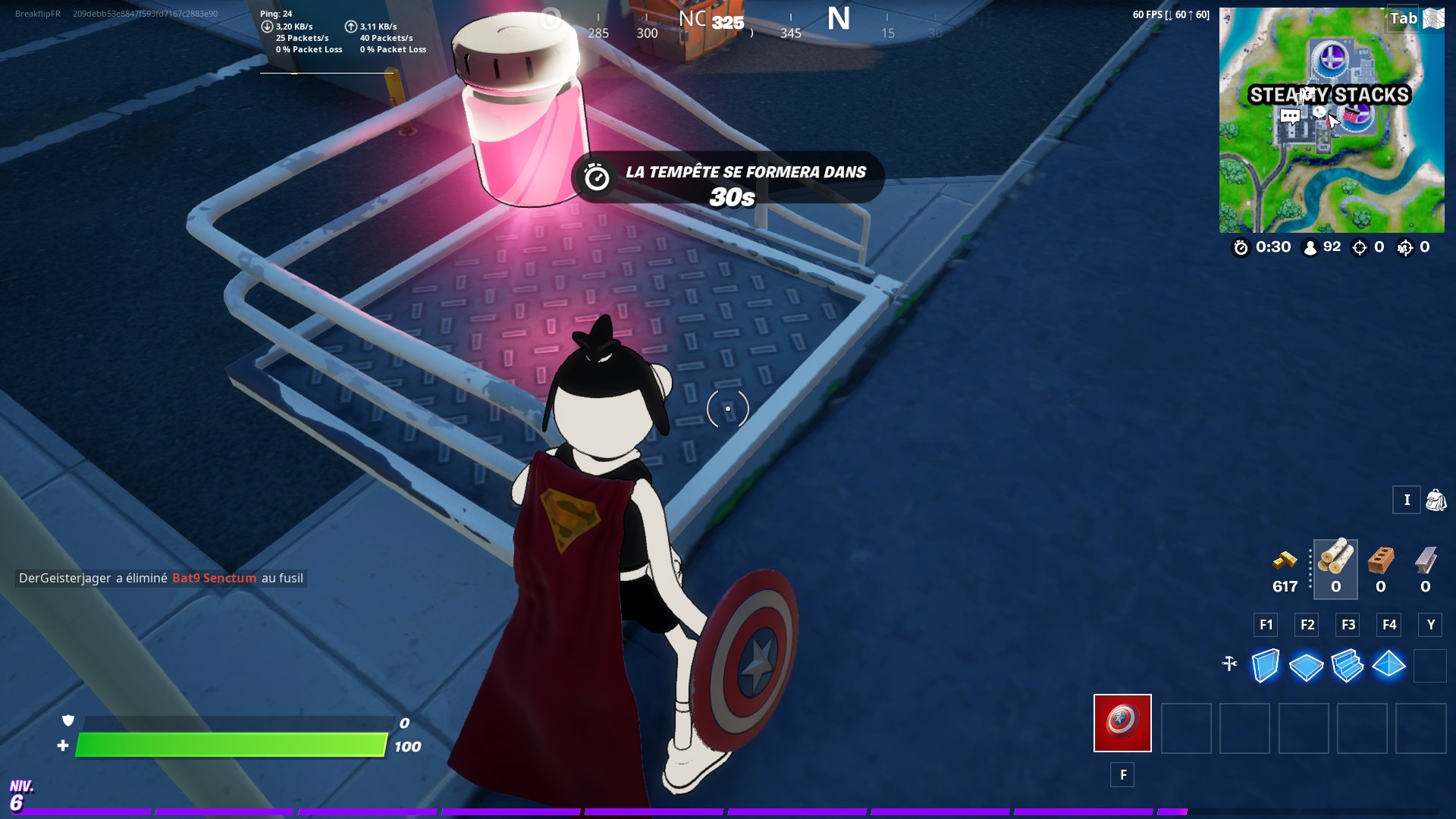Click an empty inventory slot beside the shield
This screenshot has height=819, width=1456.
(1185, 728)
